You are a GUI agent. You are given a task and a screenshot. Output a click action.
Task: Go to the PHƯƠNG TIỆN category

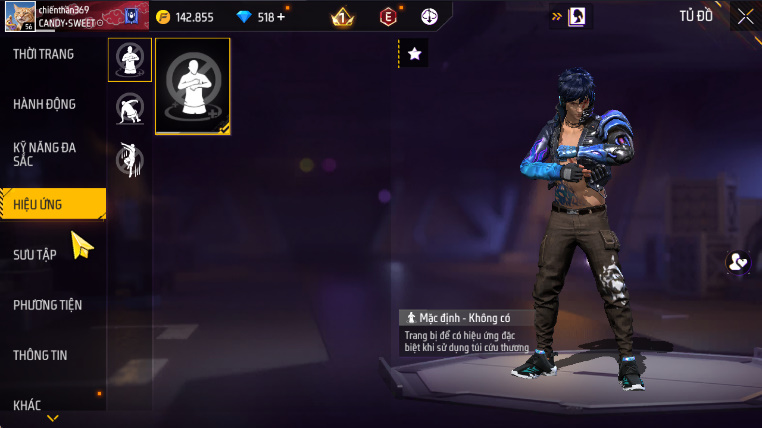(x=48, y=305)
